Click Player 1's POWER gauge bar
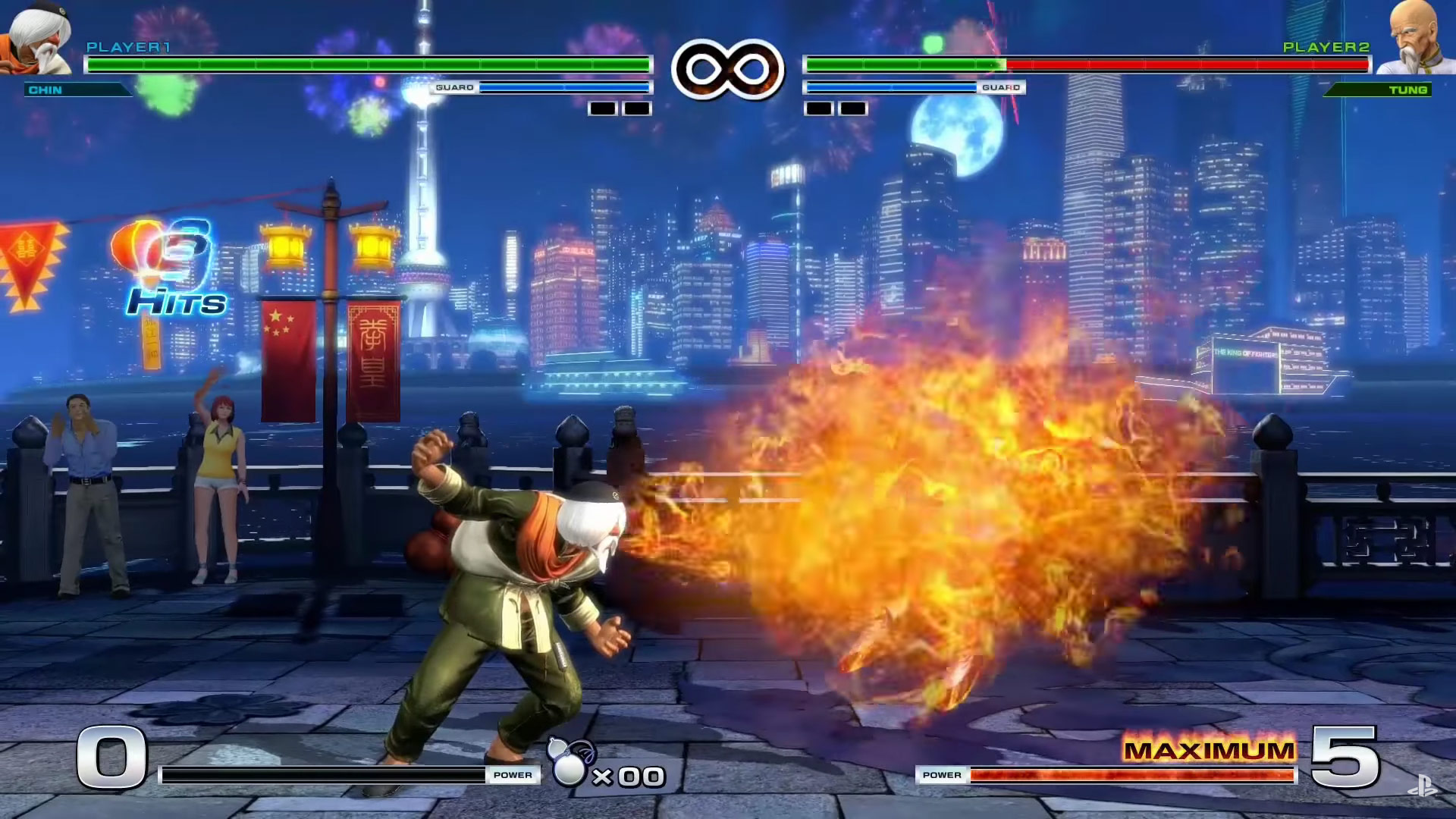The image size is (1456, 819). (318, 775)
